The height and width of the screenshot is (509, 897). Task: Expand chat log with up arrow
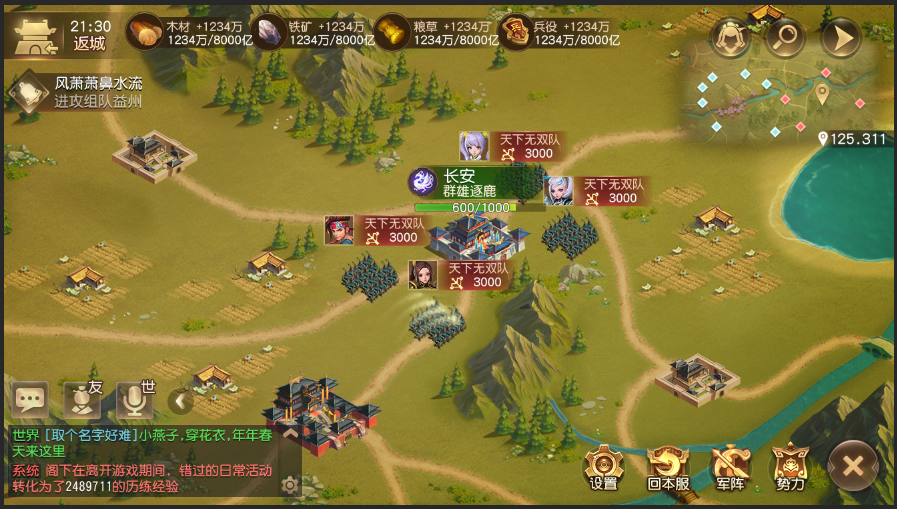[x=290, y=434]
